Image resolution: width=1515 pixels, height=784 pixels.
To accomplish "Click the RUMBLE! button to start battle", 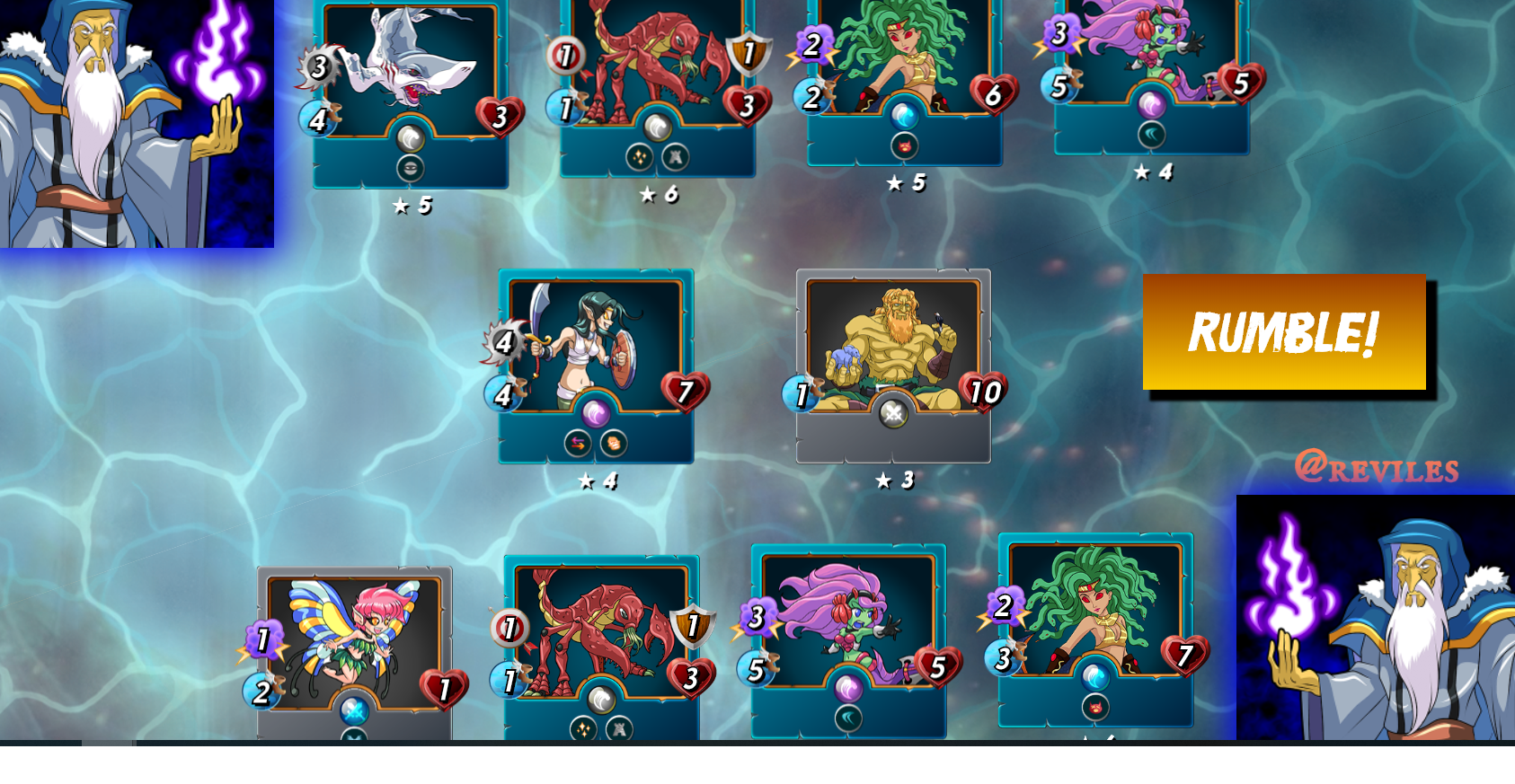I will pyautogui.click(x=1283, y=332).
